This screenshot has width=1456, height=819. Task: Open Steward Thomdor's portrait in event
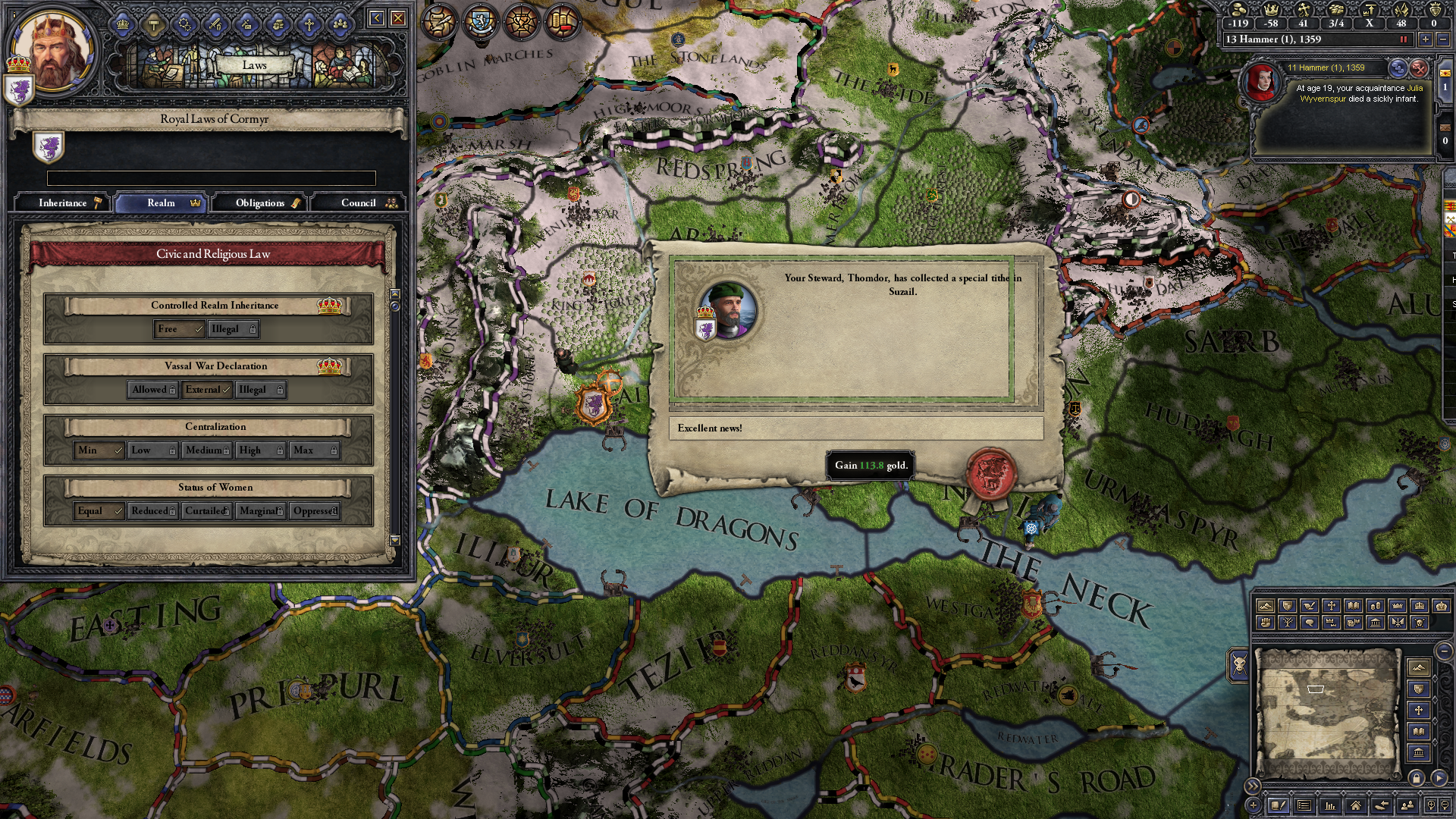click(730, 309)
